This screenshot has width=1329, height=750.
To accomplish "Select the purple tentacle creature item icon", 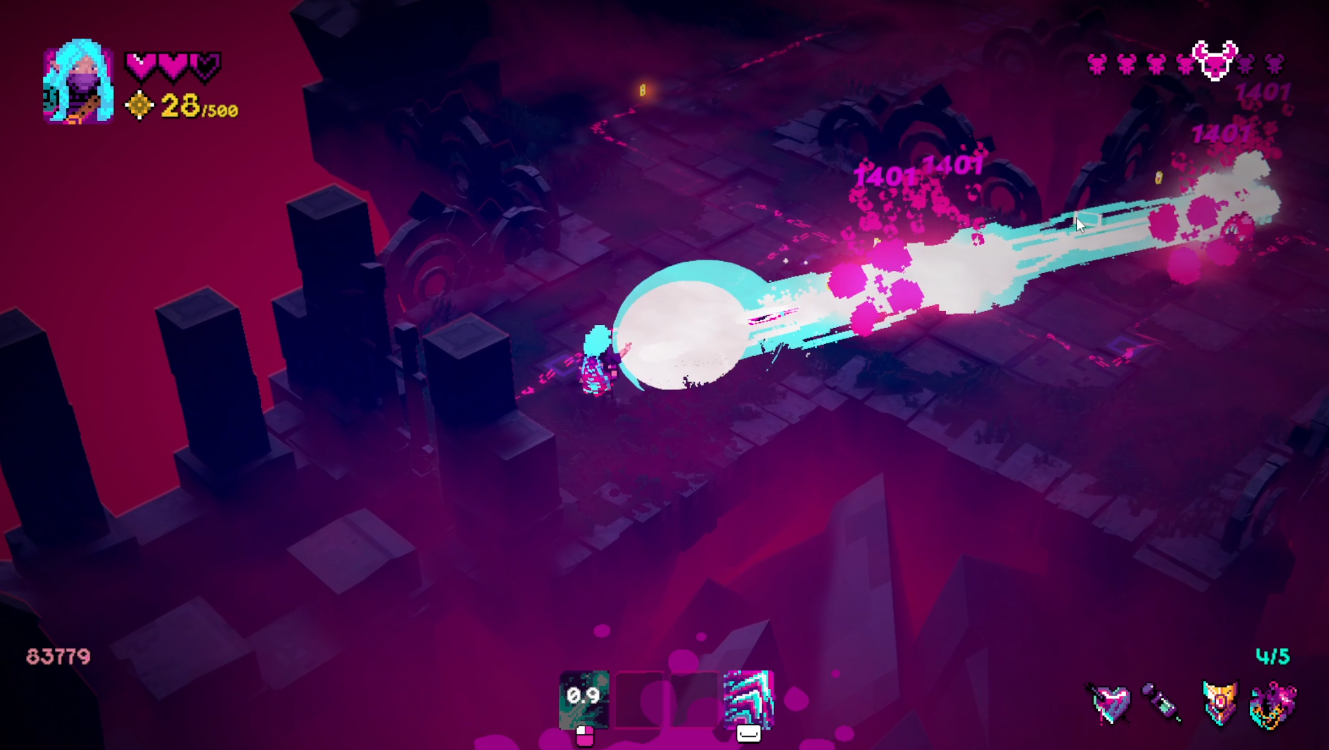I will [1273, 703].
